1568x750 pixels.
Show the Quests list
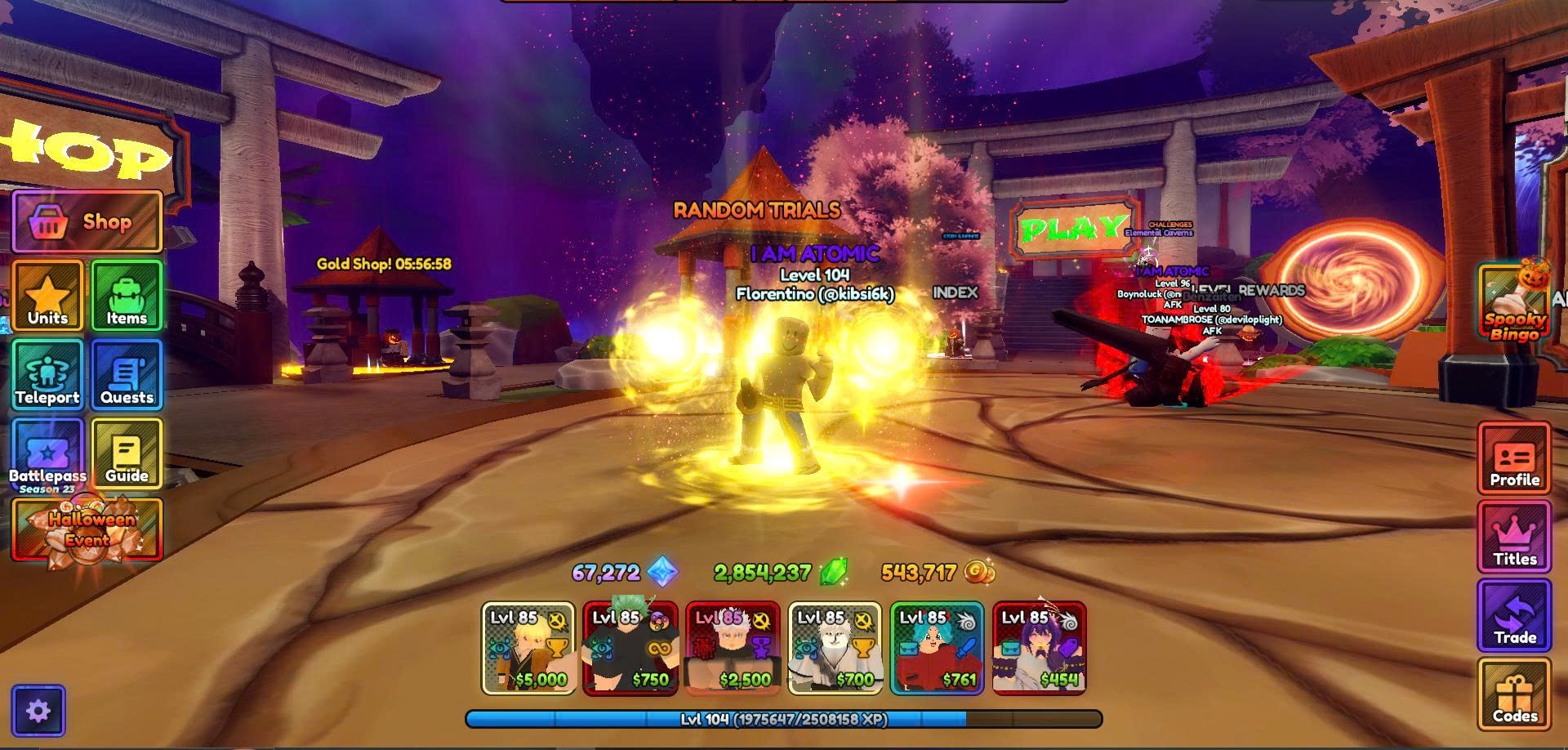[x=127, y=375]
